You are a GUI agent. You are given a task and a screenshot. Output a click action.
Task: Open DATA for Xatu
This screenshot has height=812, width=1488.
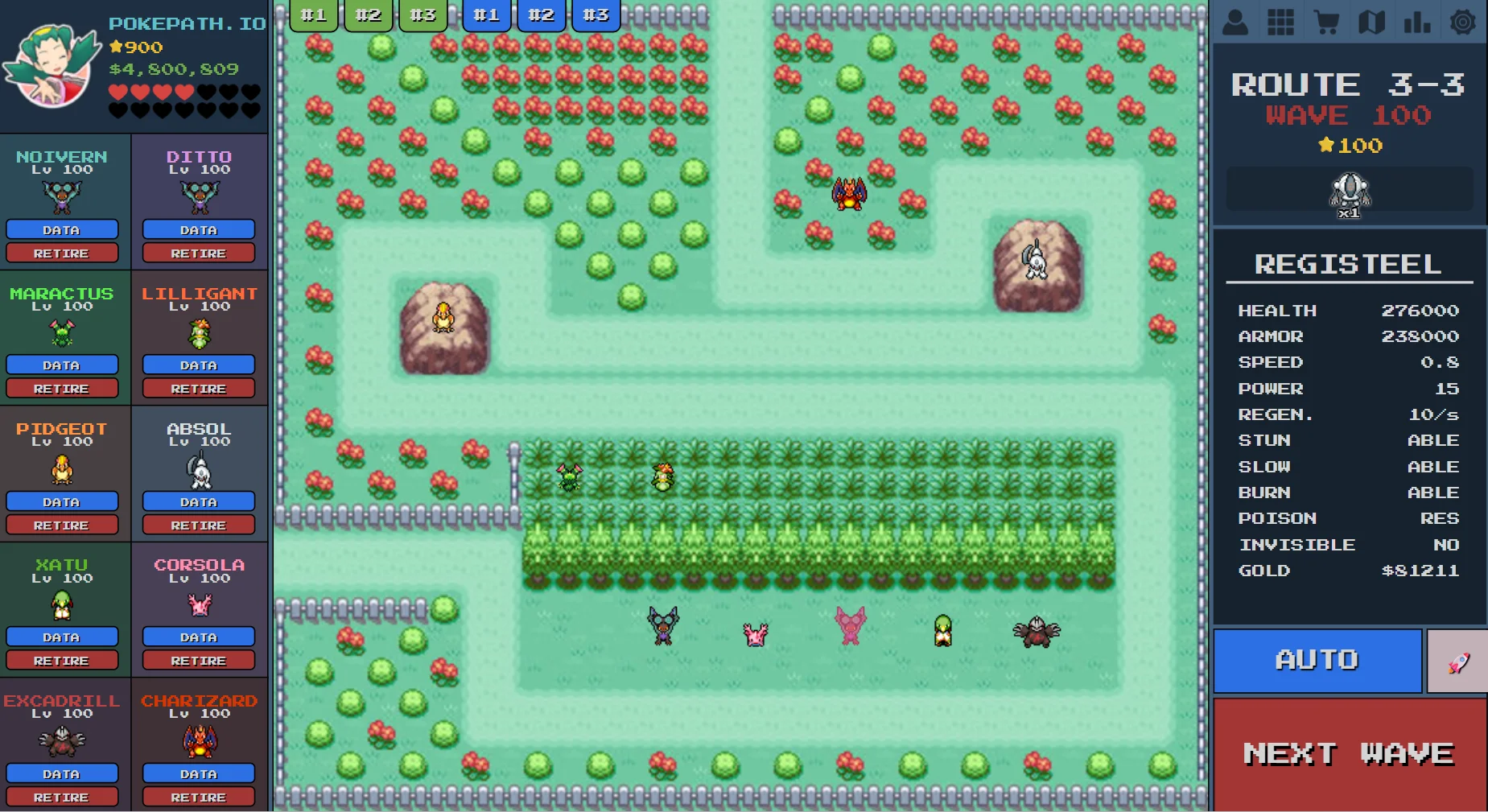click(x=62, y=637)
